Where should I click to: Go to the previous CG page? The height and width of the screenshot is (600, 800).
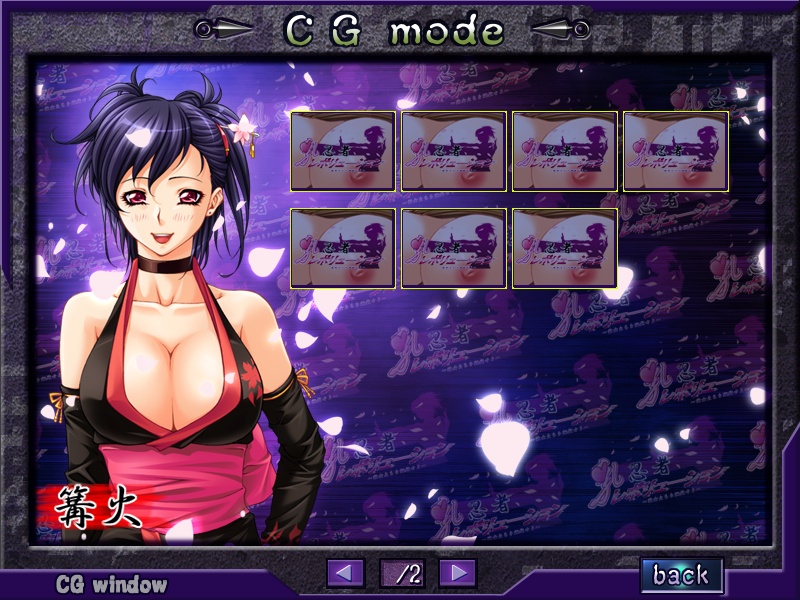point(346,573)
